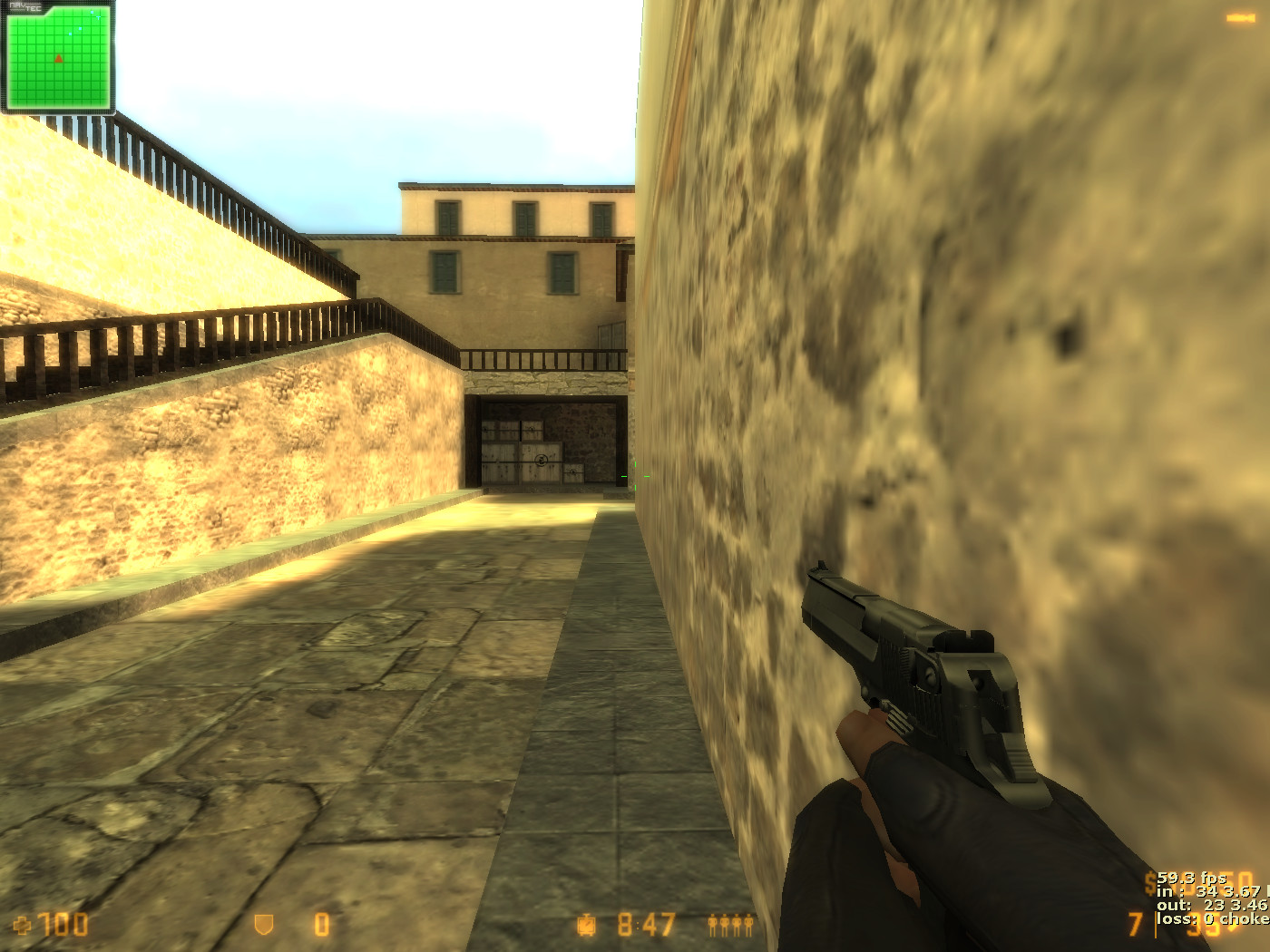This screenshot has width=1270, height=952.
Task: Click the first teammate figure icon
Action: [x=713, y=925]
